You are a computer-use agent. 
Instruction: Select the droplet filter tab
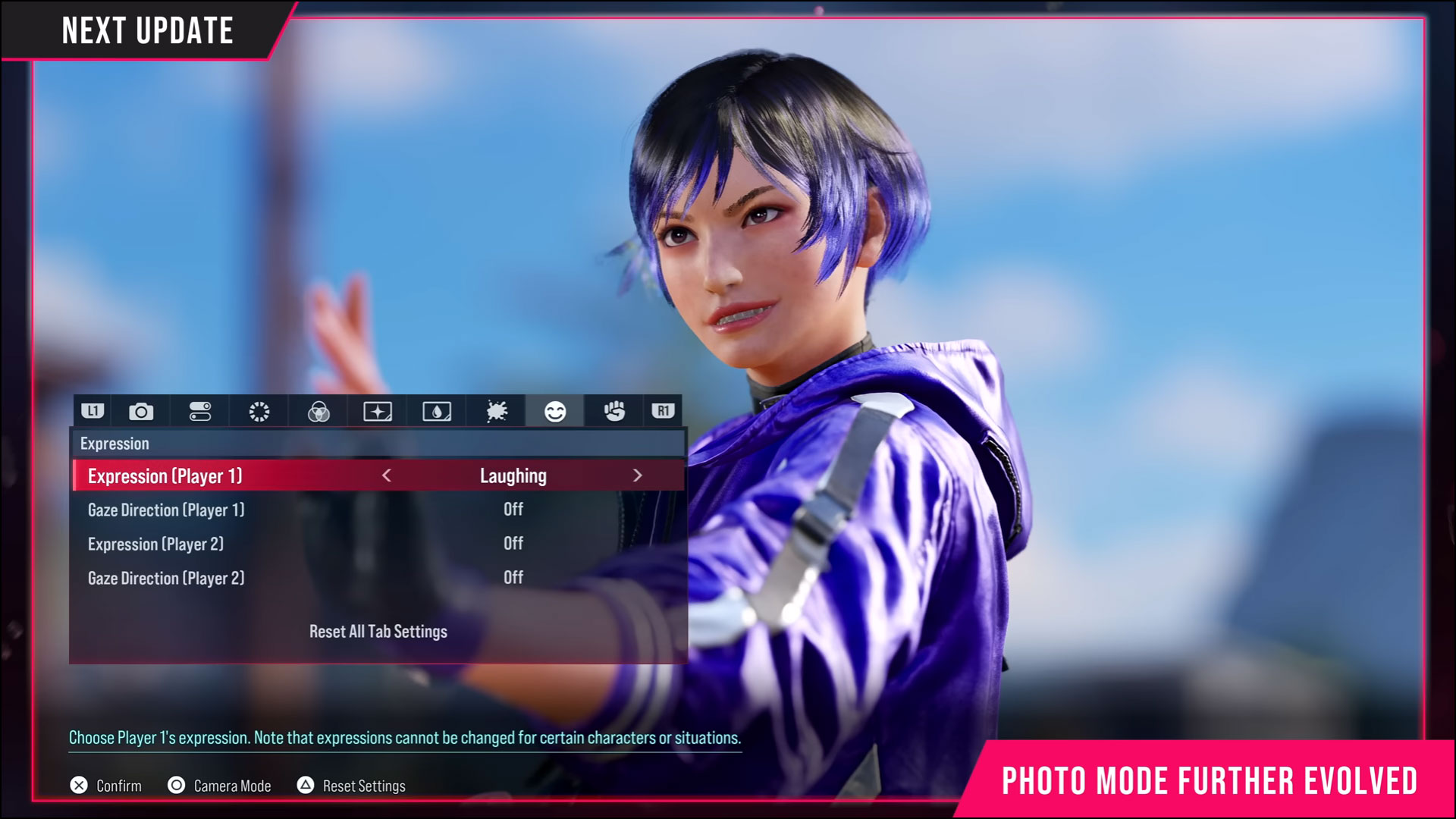[x=436, y=411]
